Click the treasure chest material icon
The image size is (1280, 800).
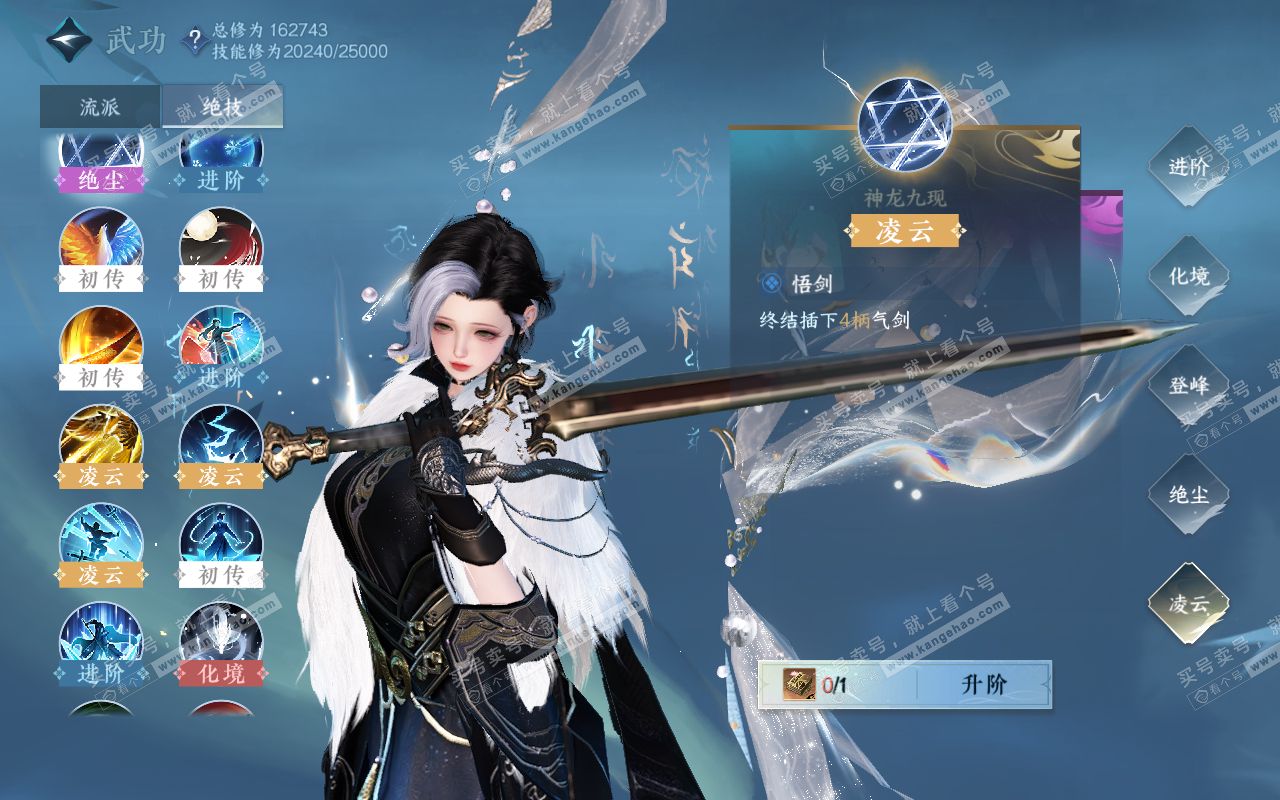point(801,685)
